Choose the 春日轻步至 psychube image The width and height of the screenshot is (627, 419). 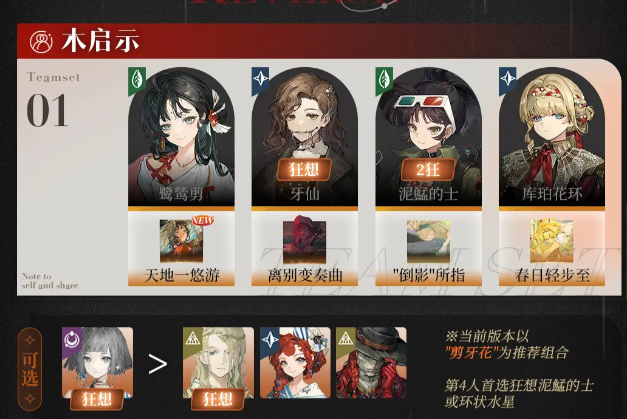551,241
